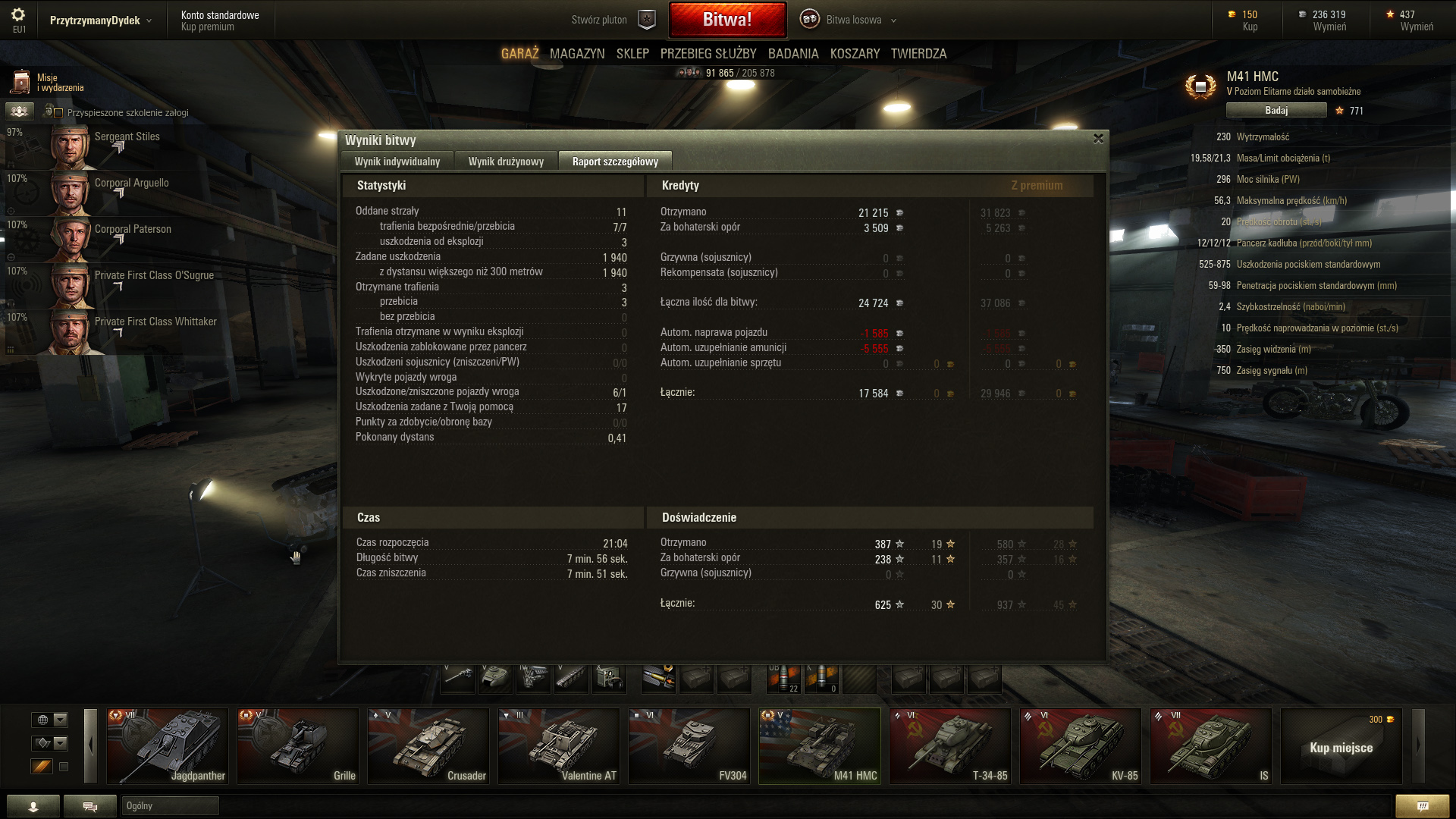Screen dimensions: 1456x819
Task: Open the MAGAZYN menu
Action: pyautogui.click(x=577, y=54)
